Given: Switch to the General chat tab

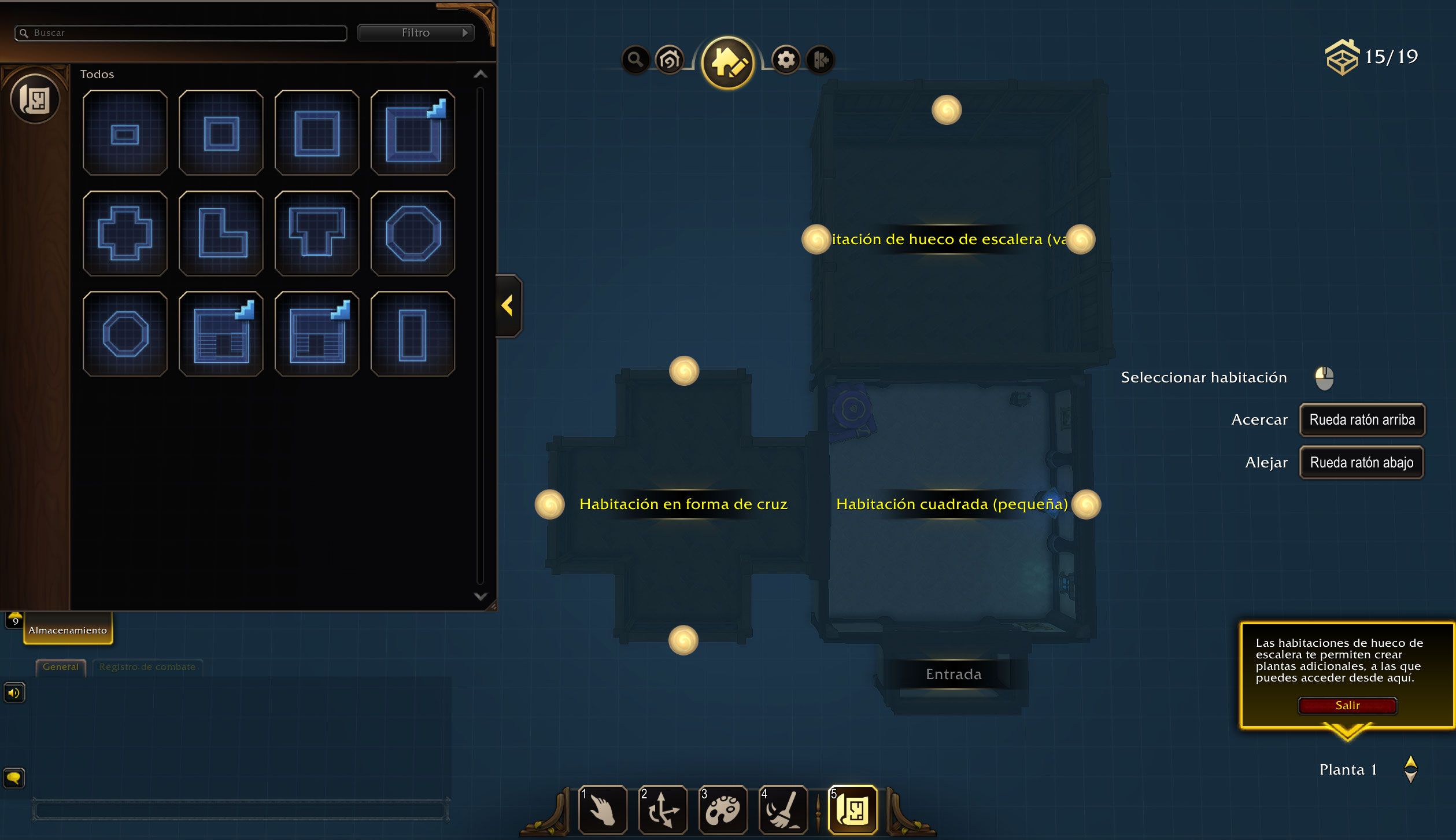Looking at the screenshot, I should pyautogui.click(x=60, y=667).
